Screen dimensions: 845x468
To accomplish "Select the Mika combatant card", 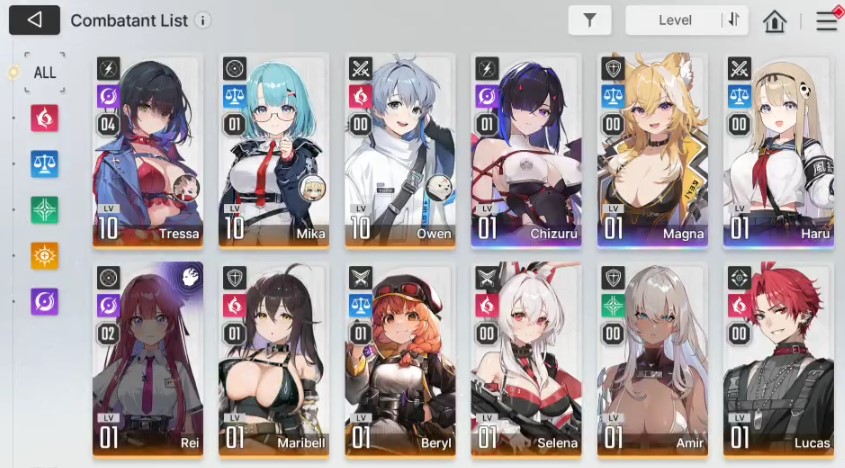I will point(274,150).
